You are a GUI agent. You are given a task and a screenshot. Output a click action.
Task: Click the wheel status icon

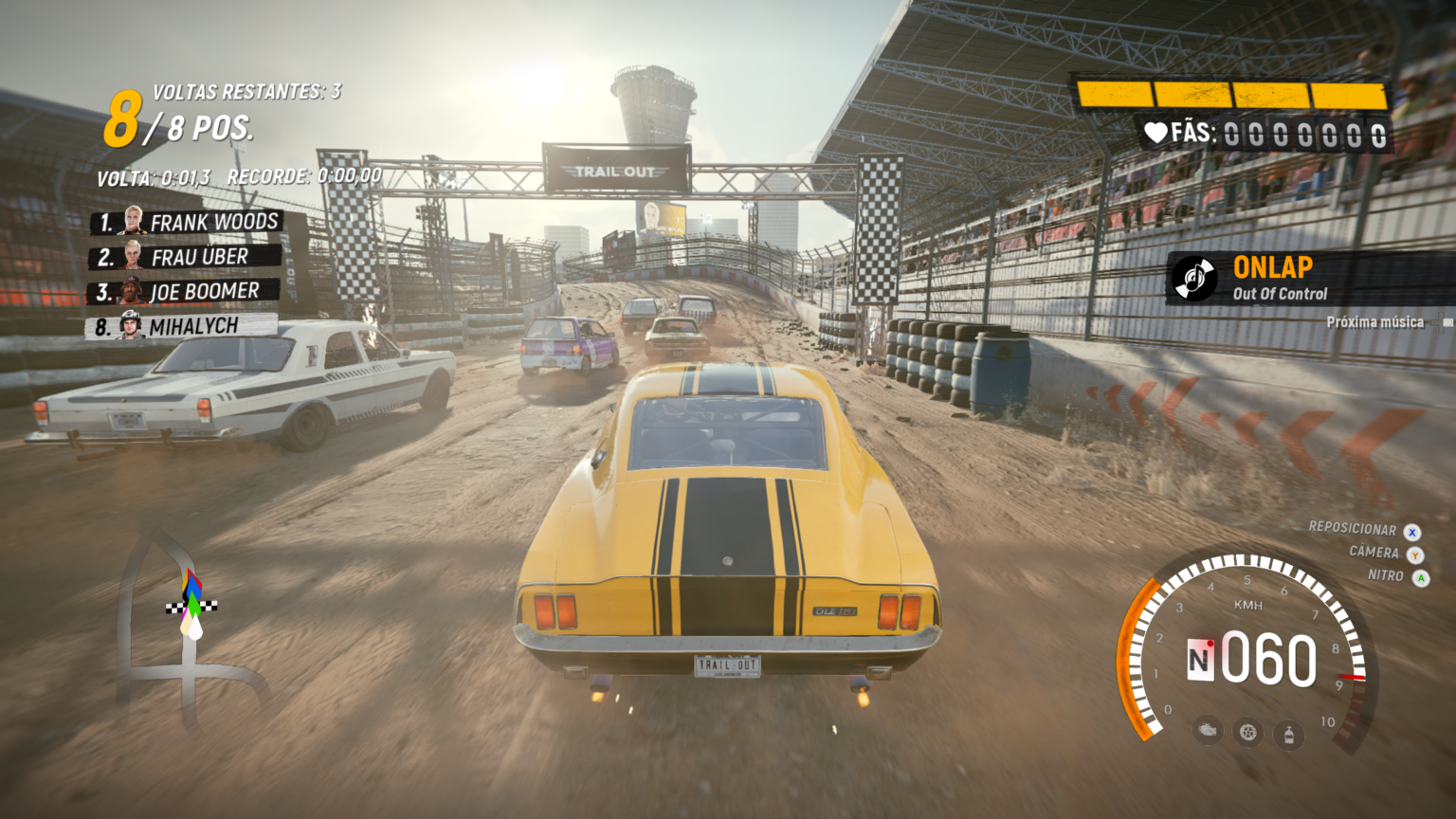(1248, 733)
